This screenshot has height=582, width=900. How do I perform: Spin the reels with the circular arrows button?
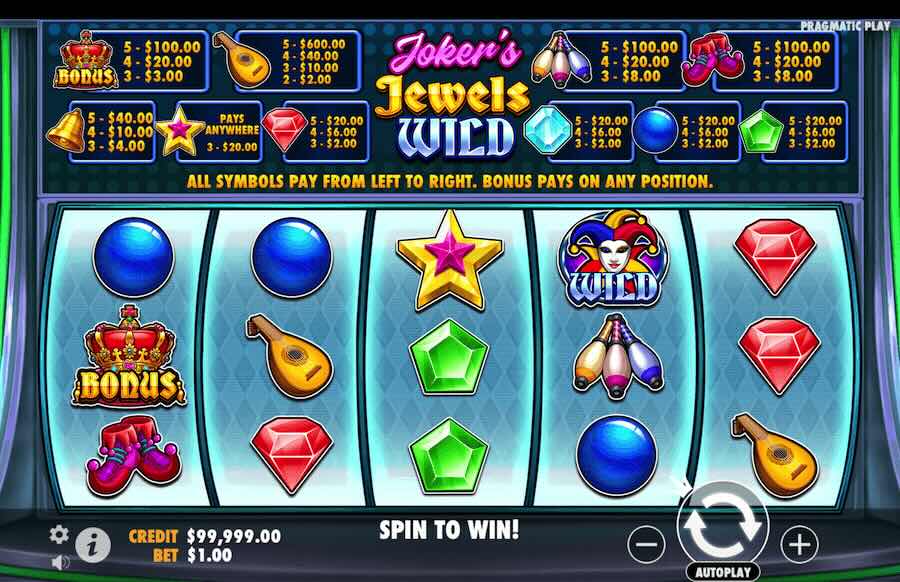pos(722,523)
